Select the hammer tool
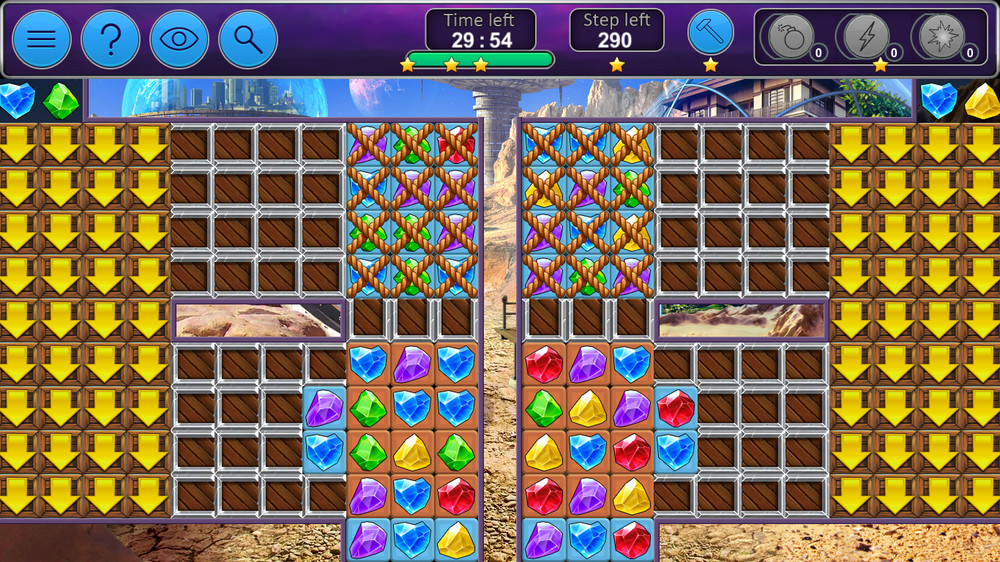The width and height of the screenshot is (1000, 562). (x=710, y=34)
